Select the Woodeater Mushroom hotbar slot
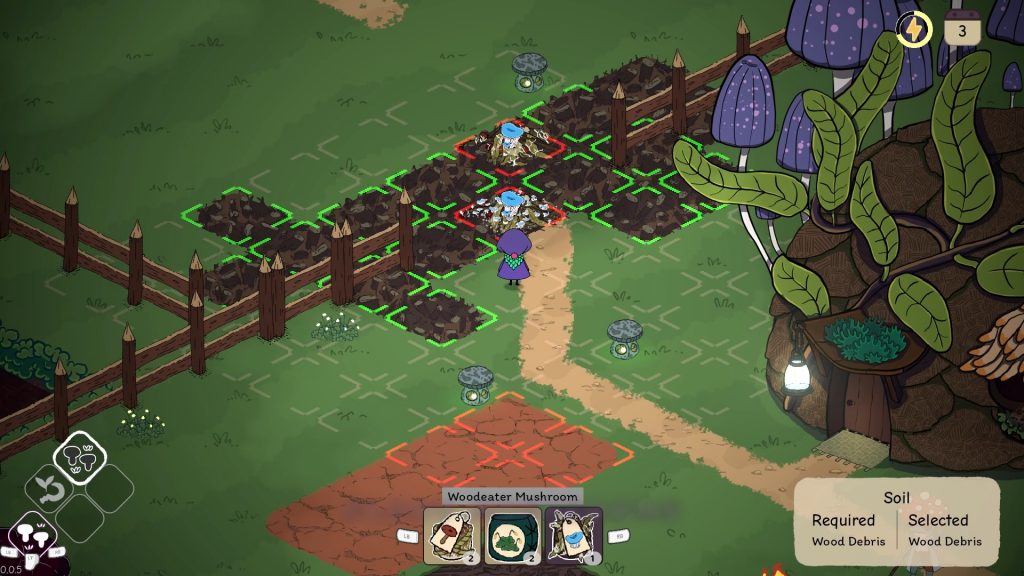Viewport: 1024px width, 576px height. (x=573, y=536)
